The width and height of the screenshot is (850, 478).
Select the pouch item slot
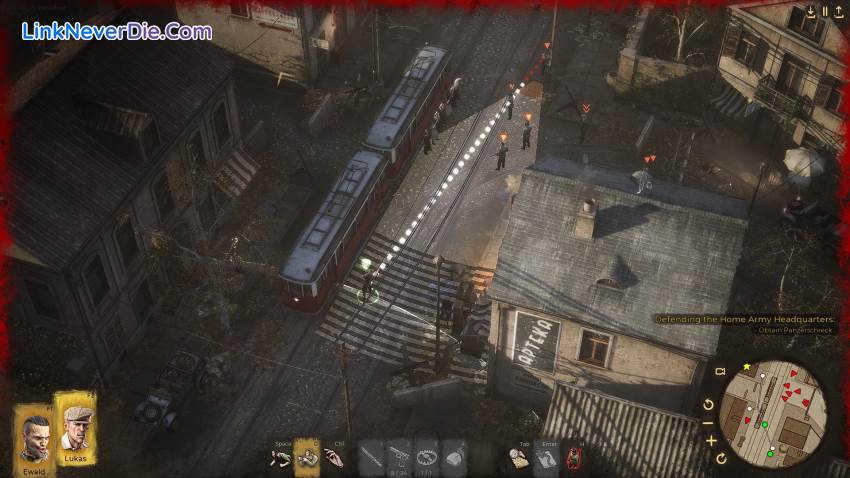coord(454,456)
